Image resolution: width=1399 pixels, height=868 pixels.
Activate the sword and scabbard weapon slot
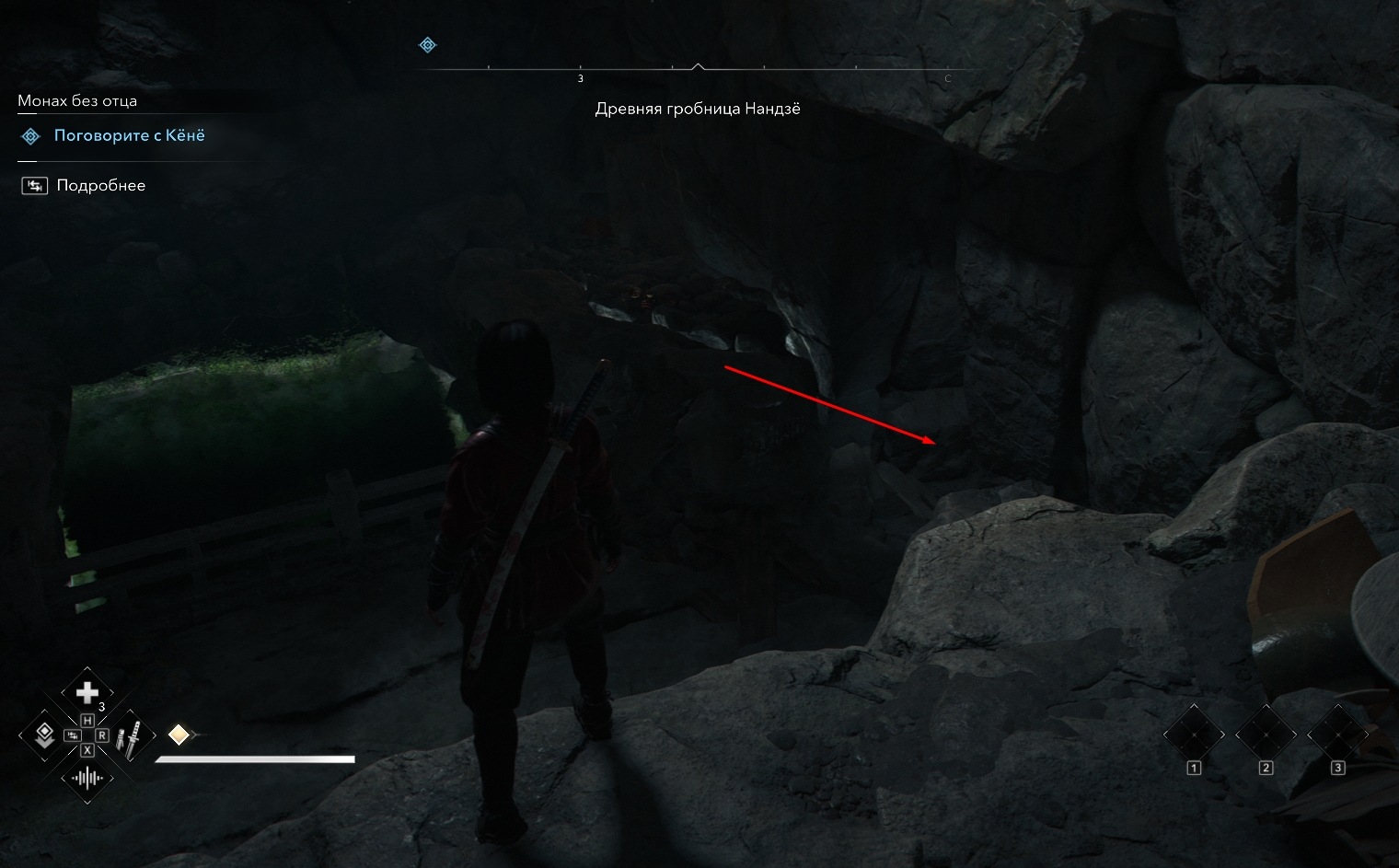pyautogui.click(x=133, y=735)
